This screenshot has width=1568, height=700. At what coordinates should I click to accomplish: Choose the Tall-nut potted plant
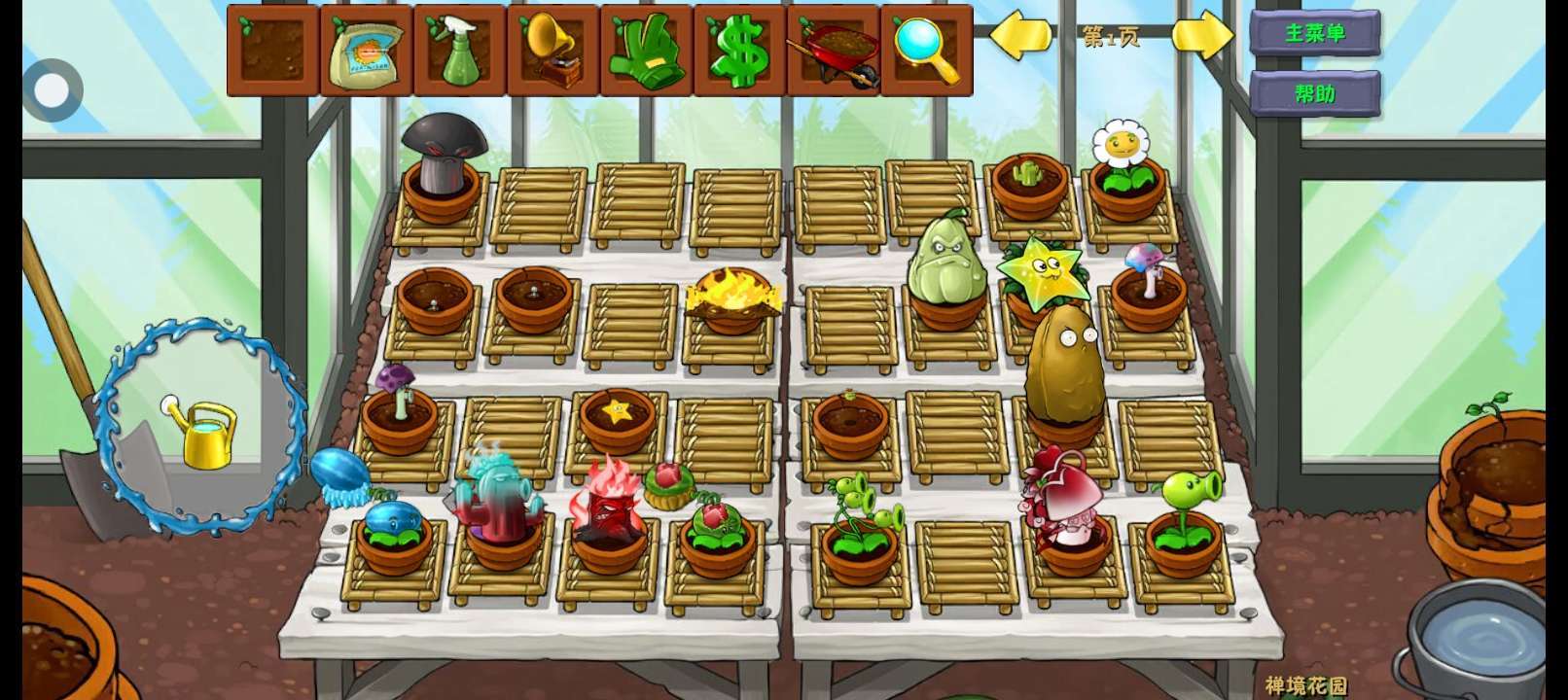coord(1064,371)
